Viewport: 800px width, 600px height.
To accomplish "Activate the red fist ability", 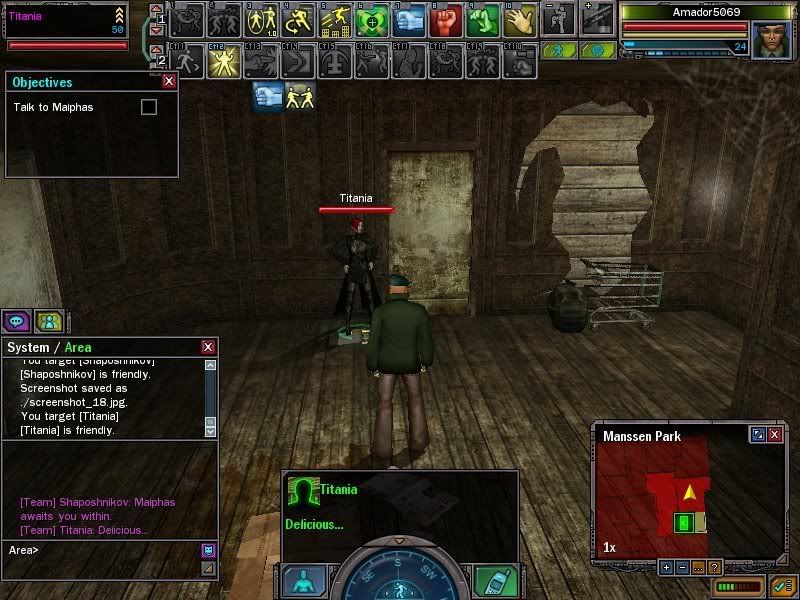I will (x=445, y=19).
